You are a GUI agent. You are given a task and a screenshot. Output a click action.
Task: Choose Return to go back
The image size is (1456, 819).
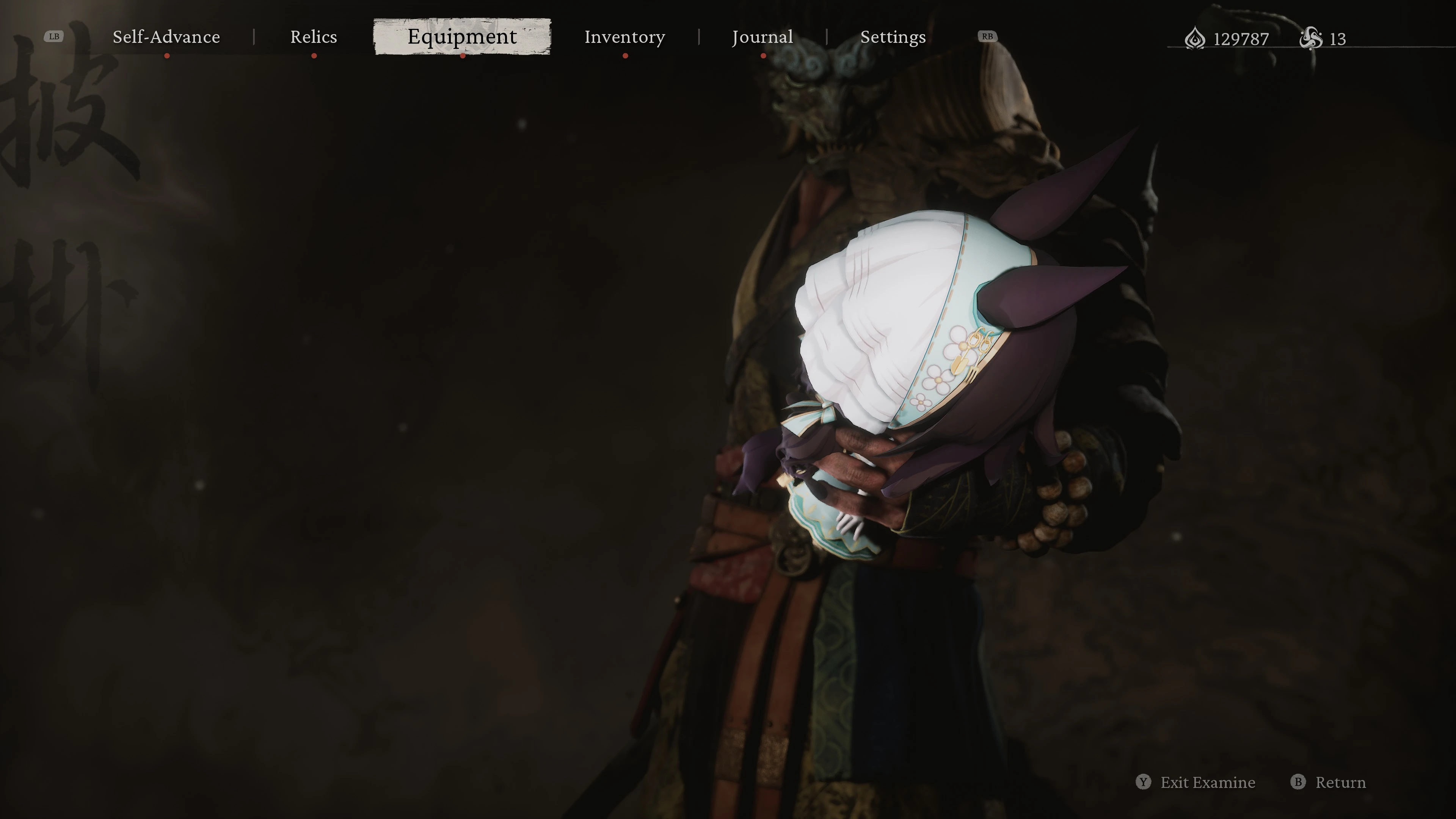pyautogui.click(x=1329, y=782)
